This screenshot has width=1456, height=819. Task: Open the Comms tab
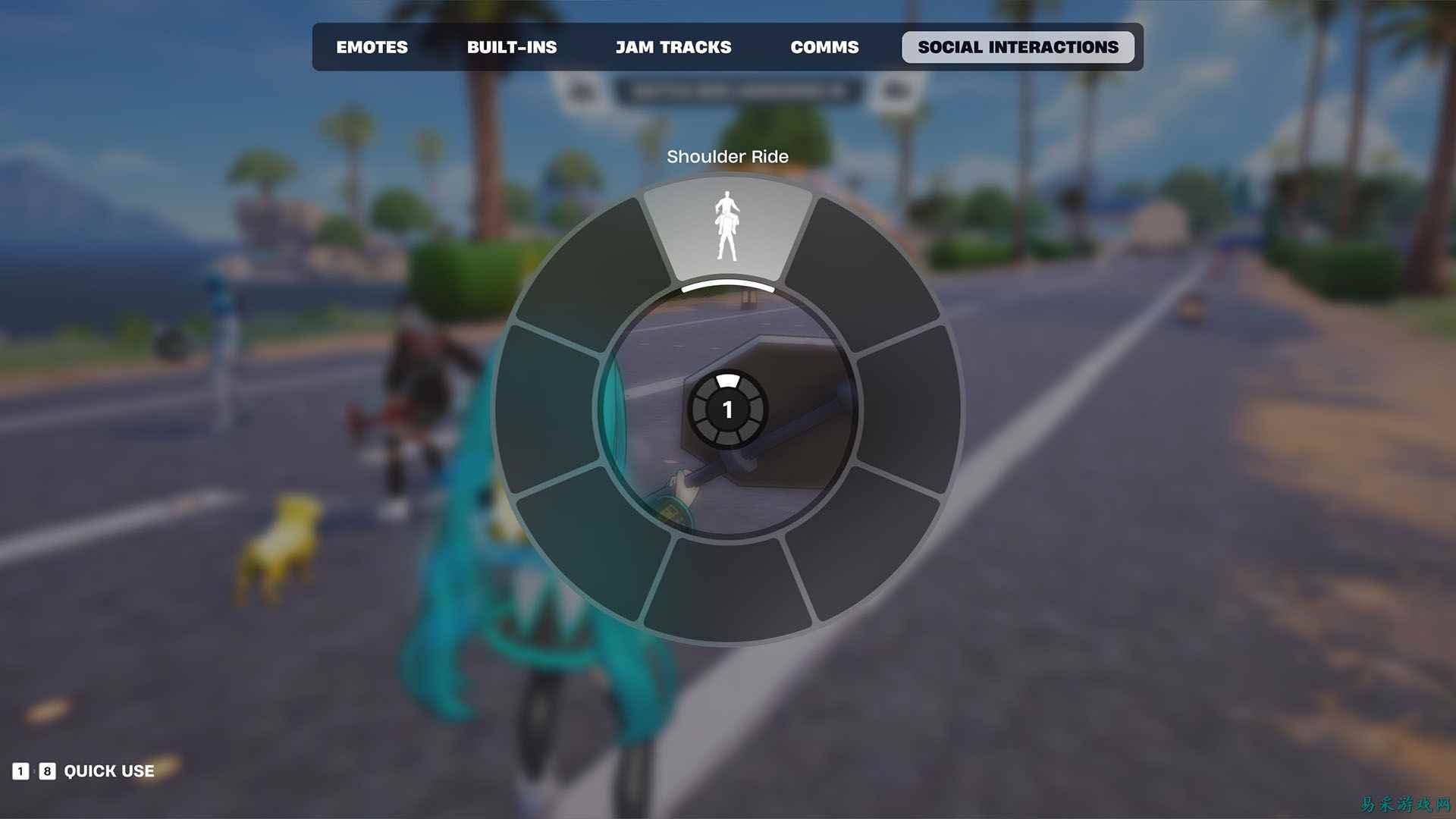[825, 47]
